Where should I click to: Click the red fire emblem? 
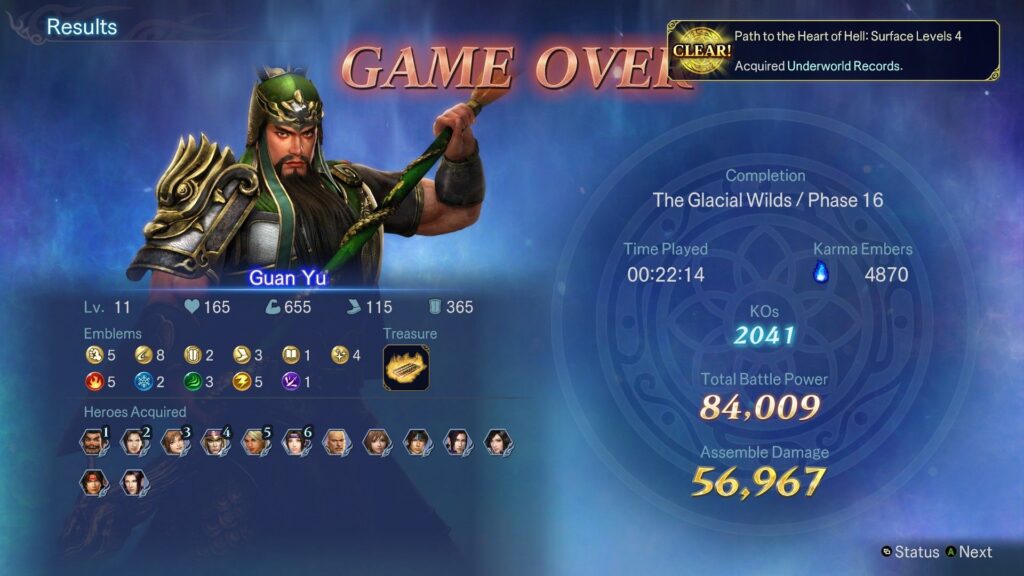tap(93, 381)
